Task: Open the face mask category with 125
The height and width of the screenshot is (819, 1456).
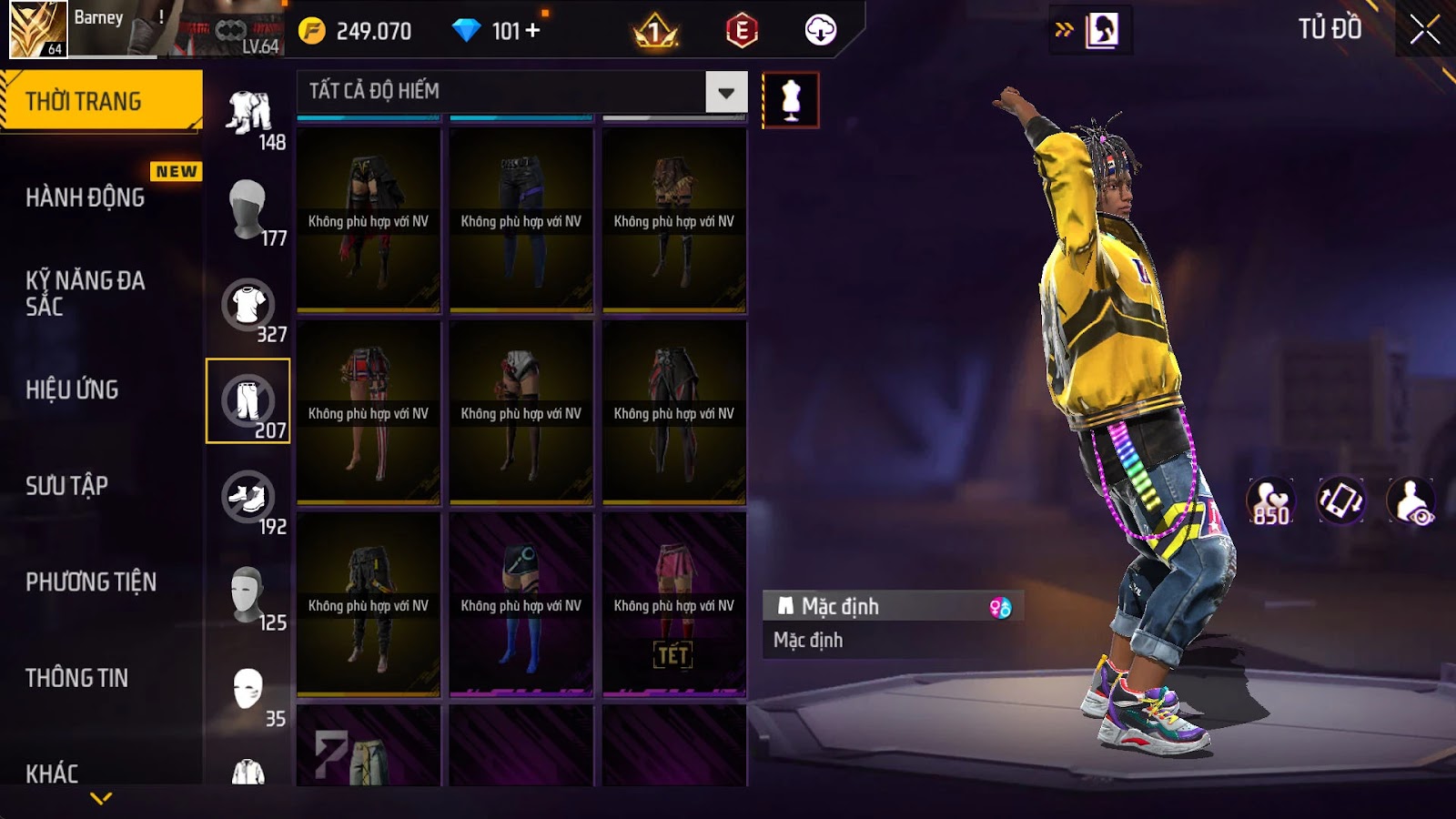Action: (248, 594)
